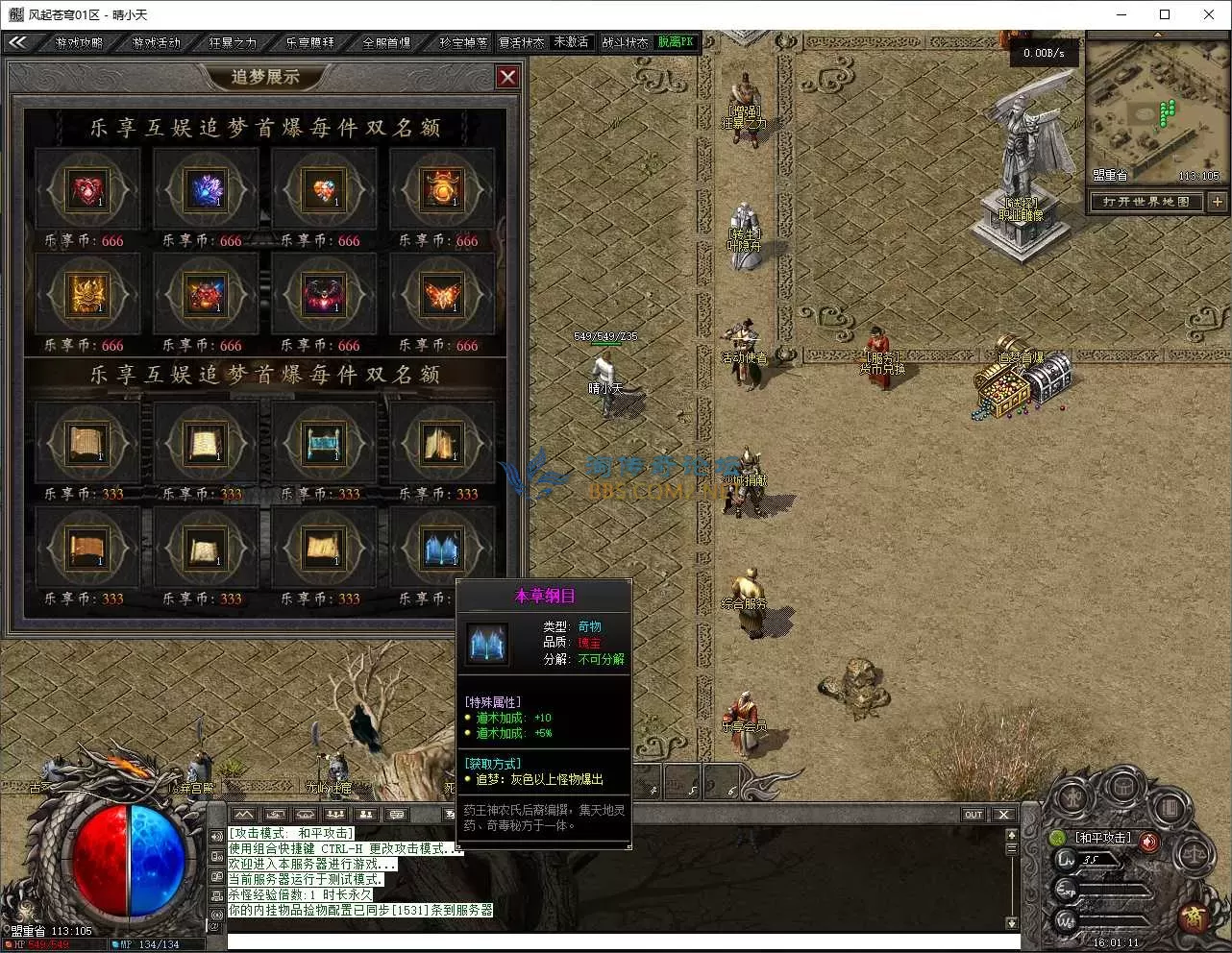Screen dimensions: 1232x953
Task: Select the golden armor item slot
Action: (87, 295)
